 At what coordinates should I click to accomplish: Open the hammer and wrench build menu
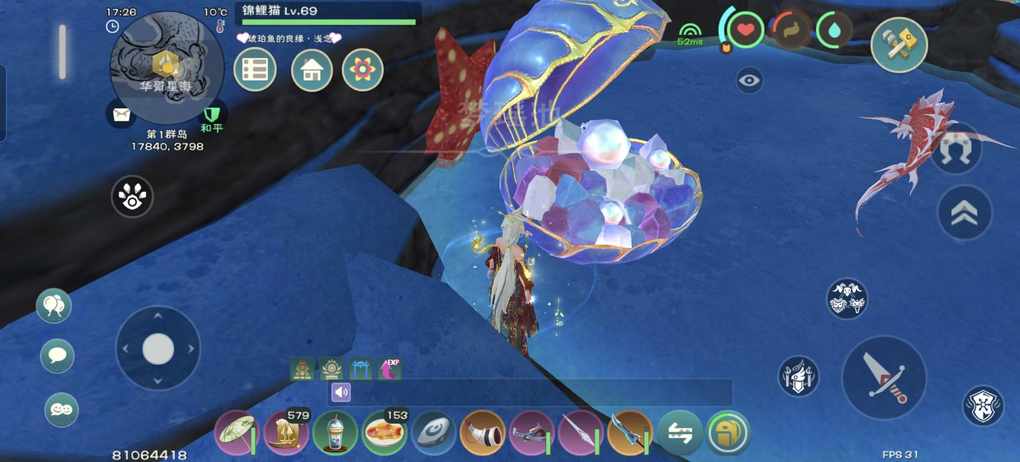tap(898, 45)
